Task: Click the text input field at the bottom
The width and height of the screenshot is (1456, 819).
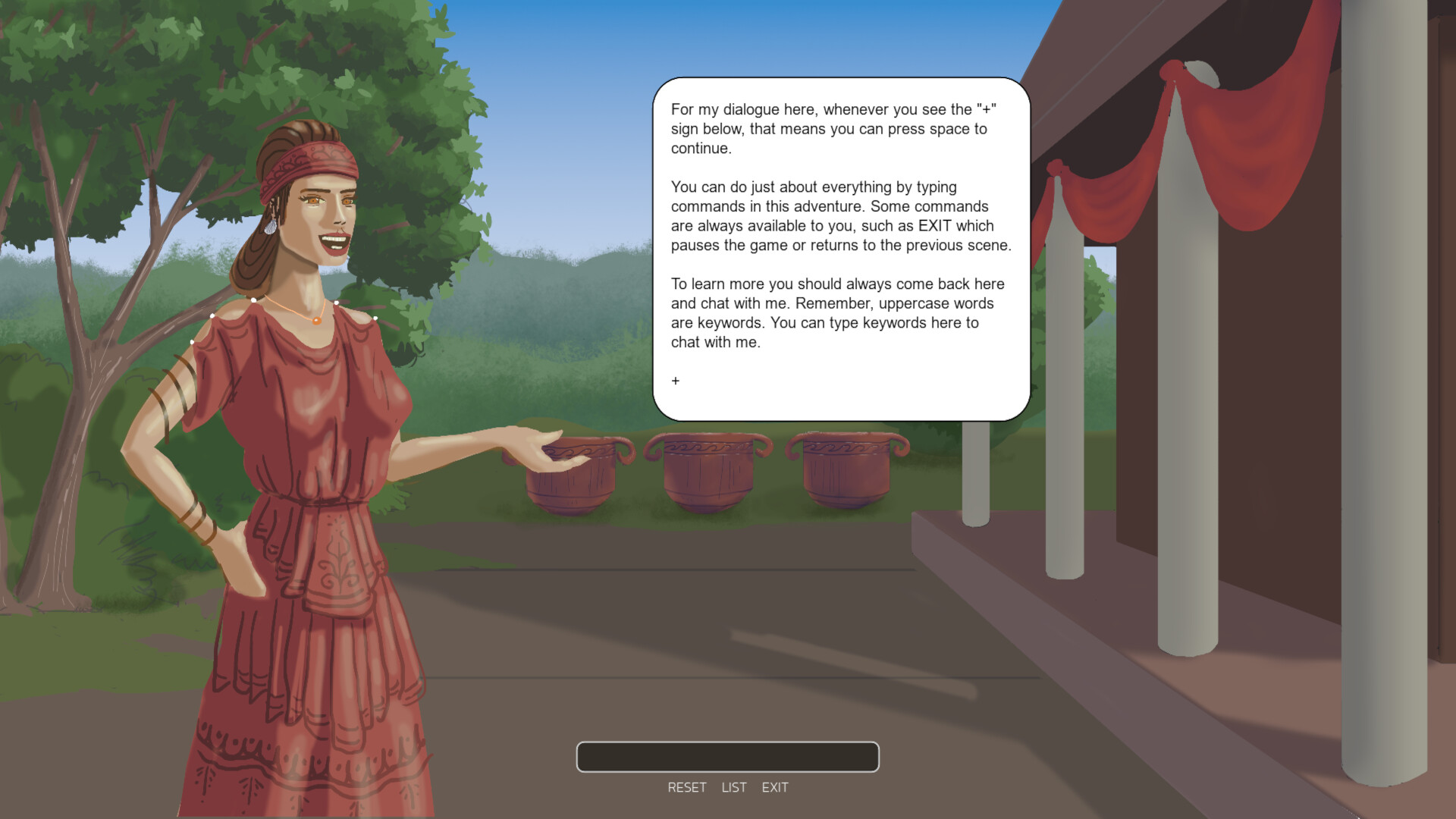Action: coord(727,756)
